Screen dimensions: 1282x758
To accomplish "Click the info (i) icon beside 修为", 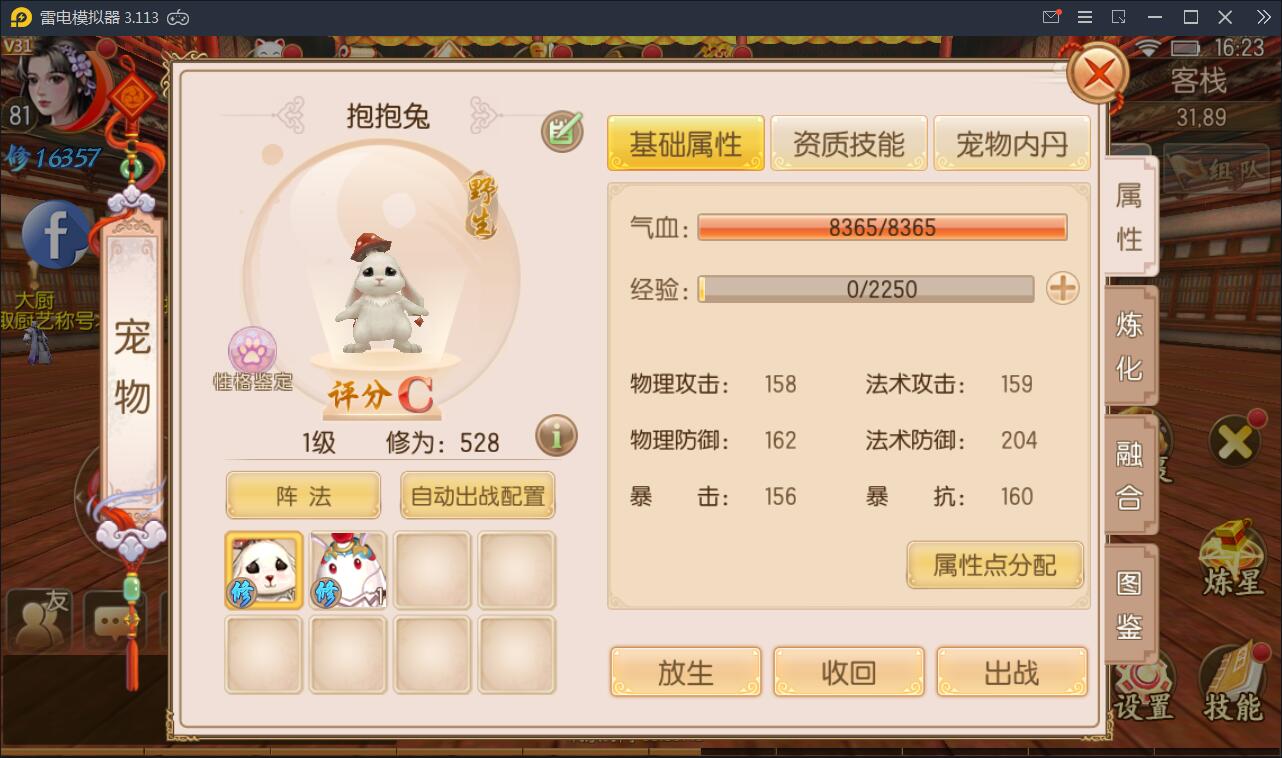I will tap(556, 435).
